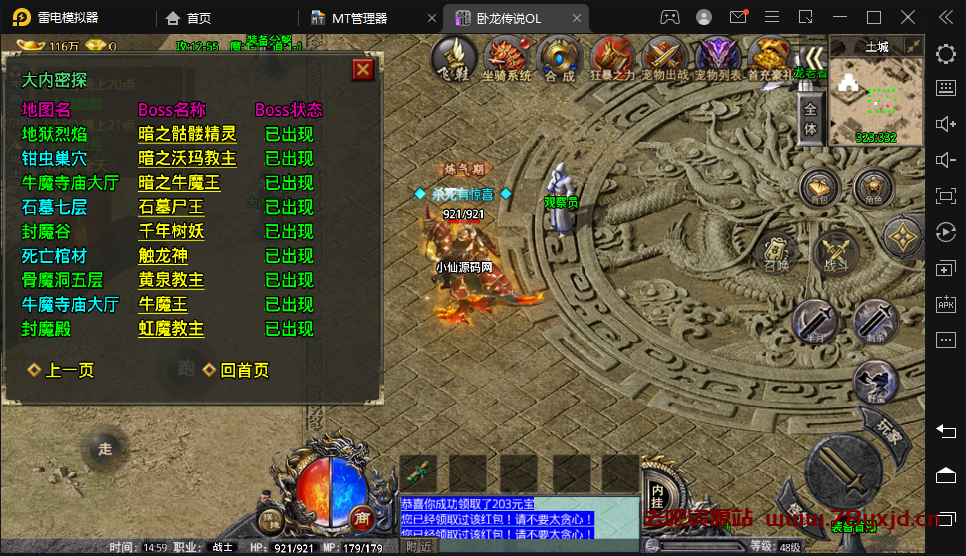Open the 合成 crafting menu
Image resolution: width=966 pixels, height=556 pixels.
pyautogui.click(x=560, y=60)
